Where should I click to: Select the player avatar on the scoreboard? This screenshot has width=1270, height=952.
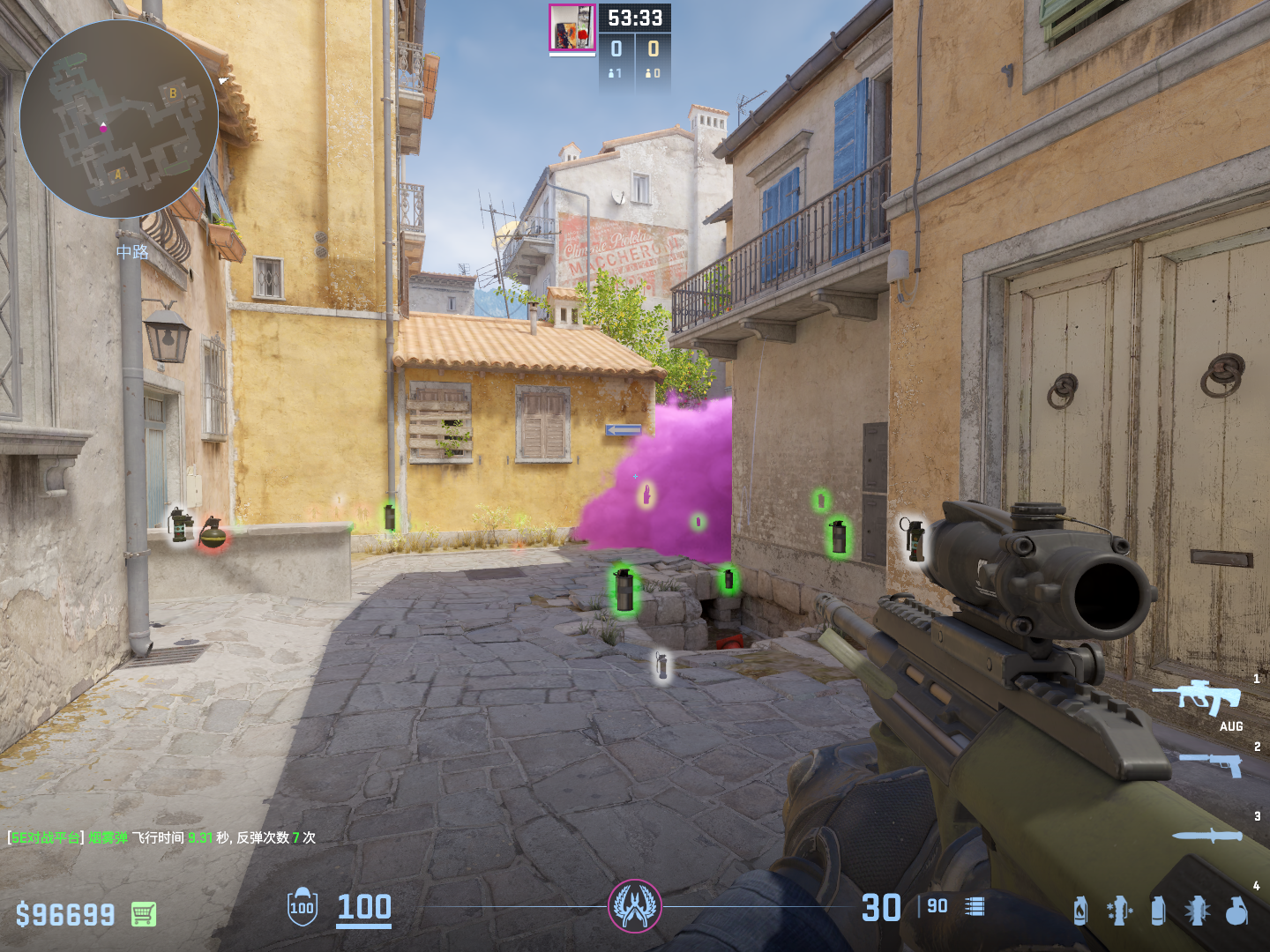[571, 28]
